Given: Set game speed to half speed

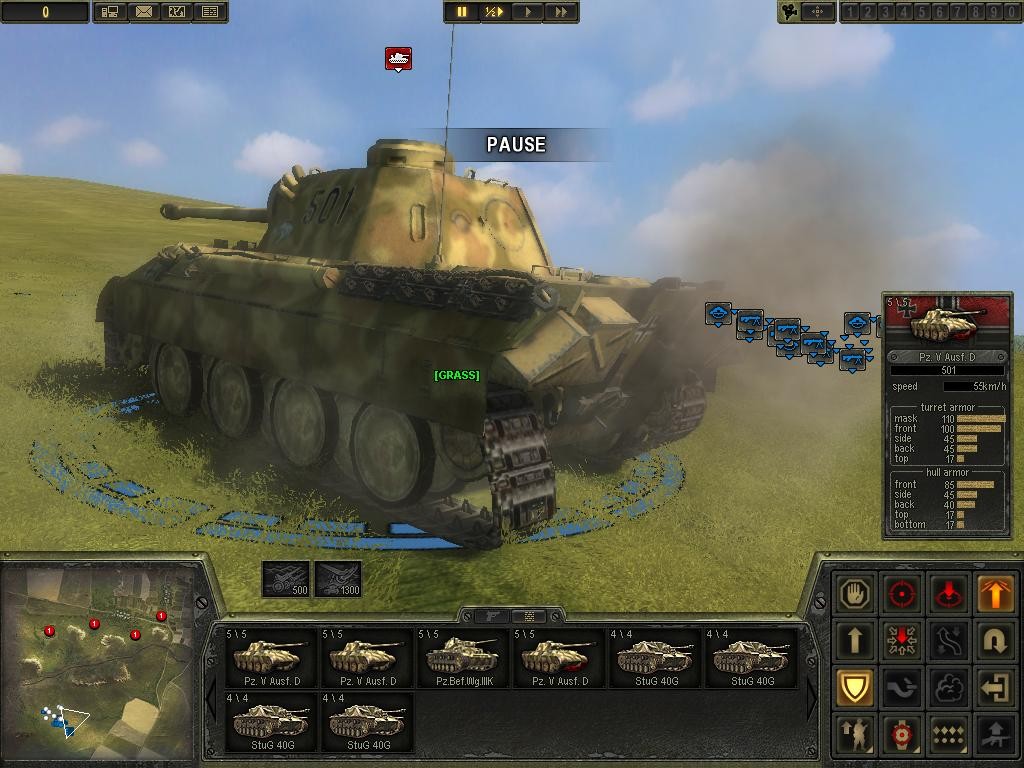Looking at the screenshot, I should tap(494, 12).
